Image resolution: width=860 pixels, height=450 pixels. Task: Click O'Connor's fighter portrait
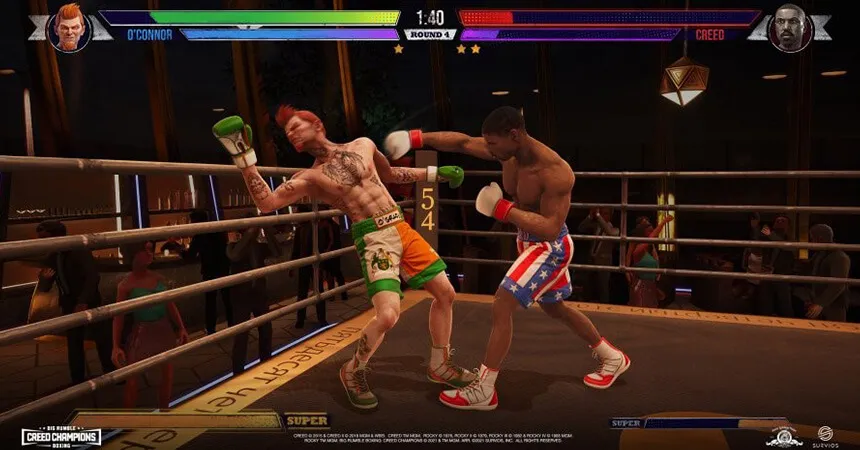[x=69, y=27]
